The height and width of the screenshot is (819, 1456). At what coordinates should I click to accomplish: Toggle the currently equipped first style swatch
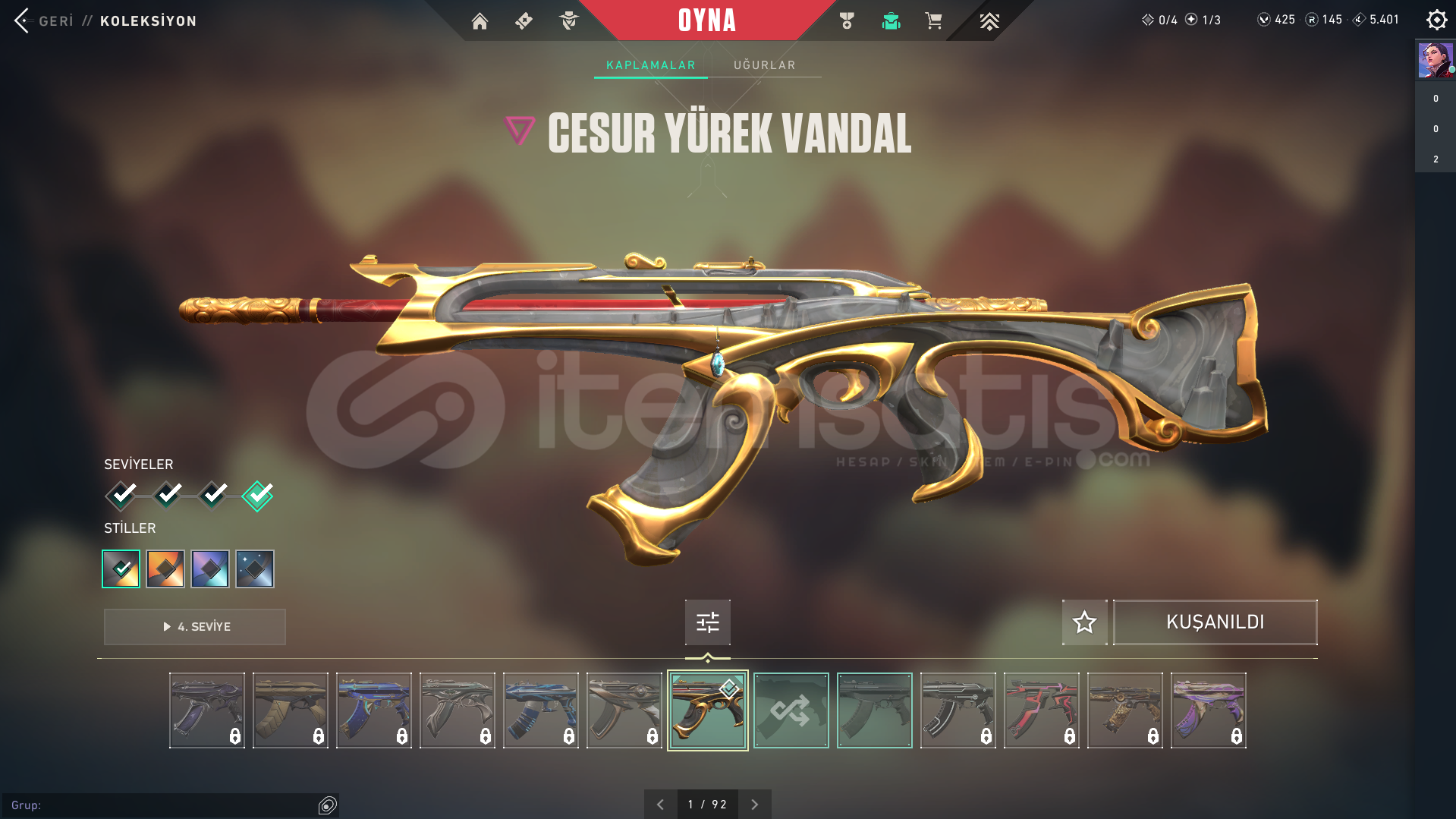tap(121, 569)
